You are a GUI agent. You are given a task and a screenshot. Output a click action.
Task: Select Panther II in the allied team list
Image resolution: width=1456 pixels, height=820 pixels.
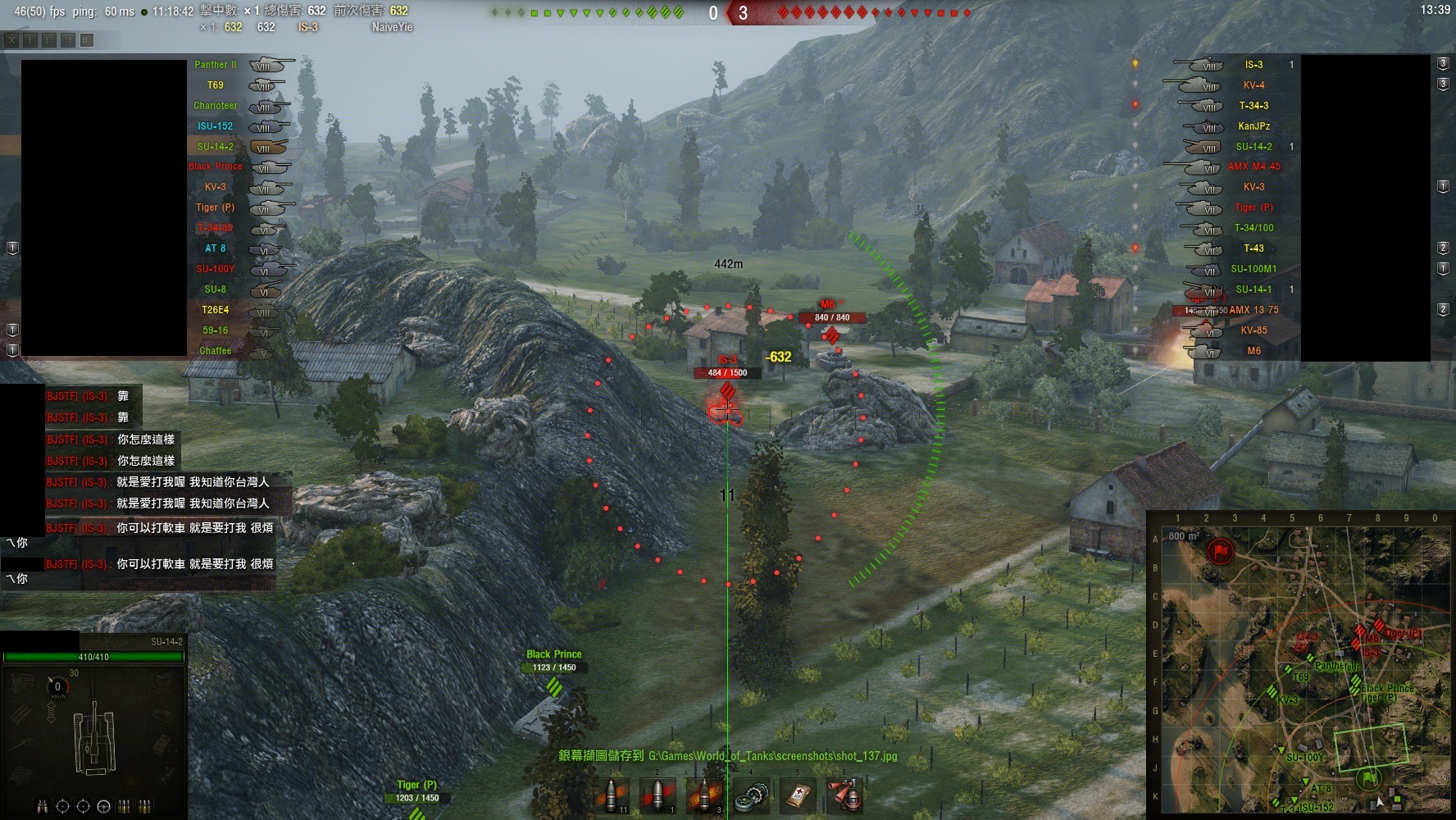[x=215, y=65]
